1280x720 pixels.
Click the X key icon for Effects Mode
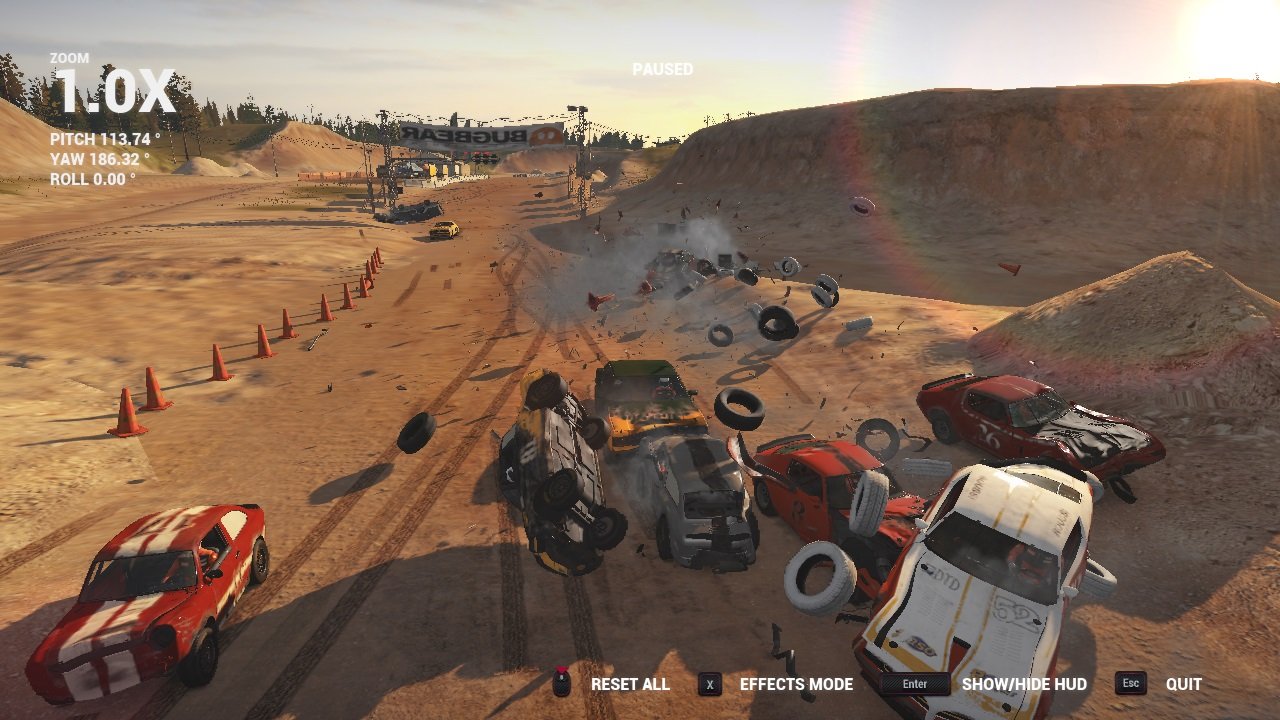click(711, 685)
